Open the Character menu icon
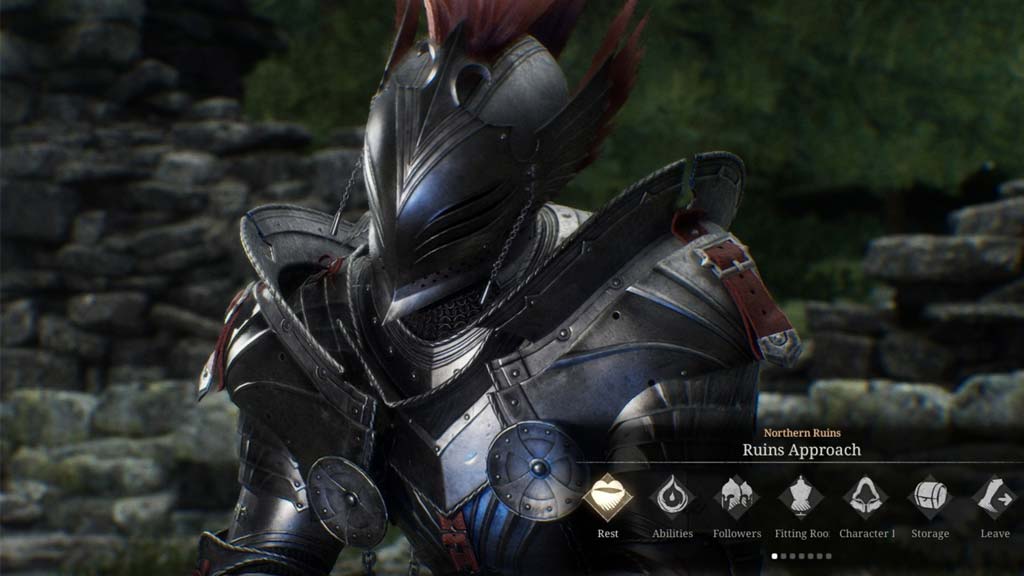The width and height of the screenshot is (1024, 576). pos(866,497)
